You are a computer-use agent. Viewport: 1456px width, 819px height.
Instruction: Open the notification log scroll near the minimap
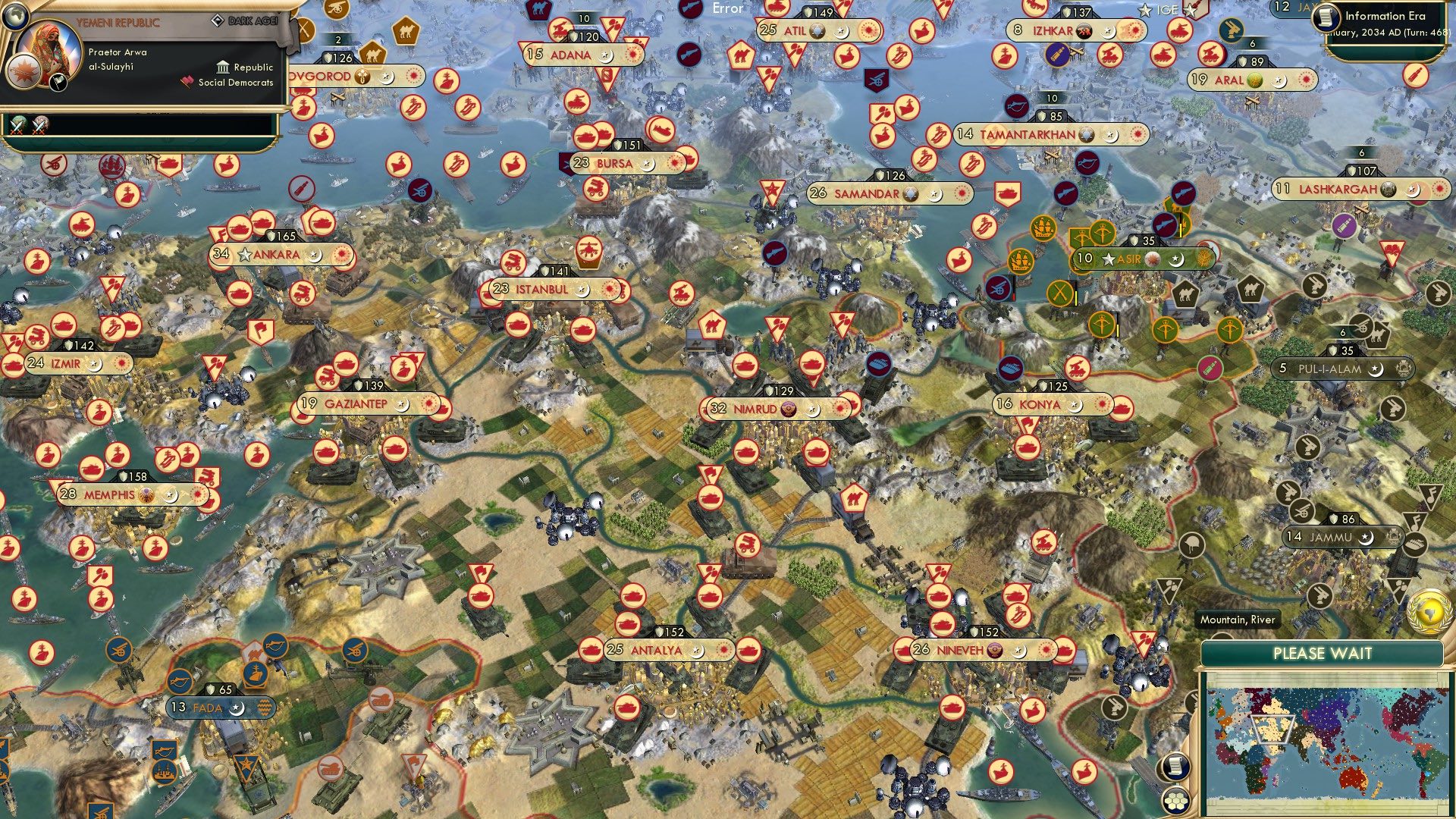tap(1175, 767)
